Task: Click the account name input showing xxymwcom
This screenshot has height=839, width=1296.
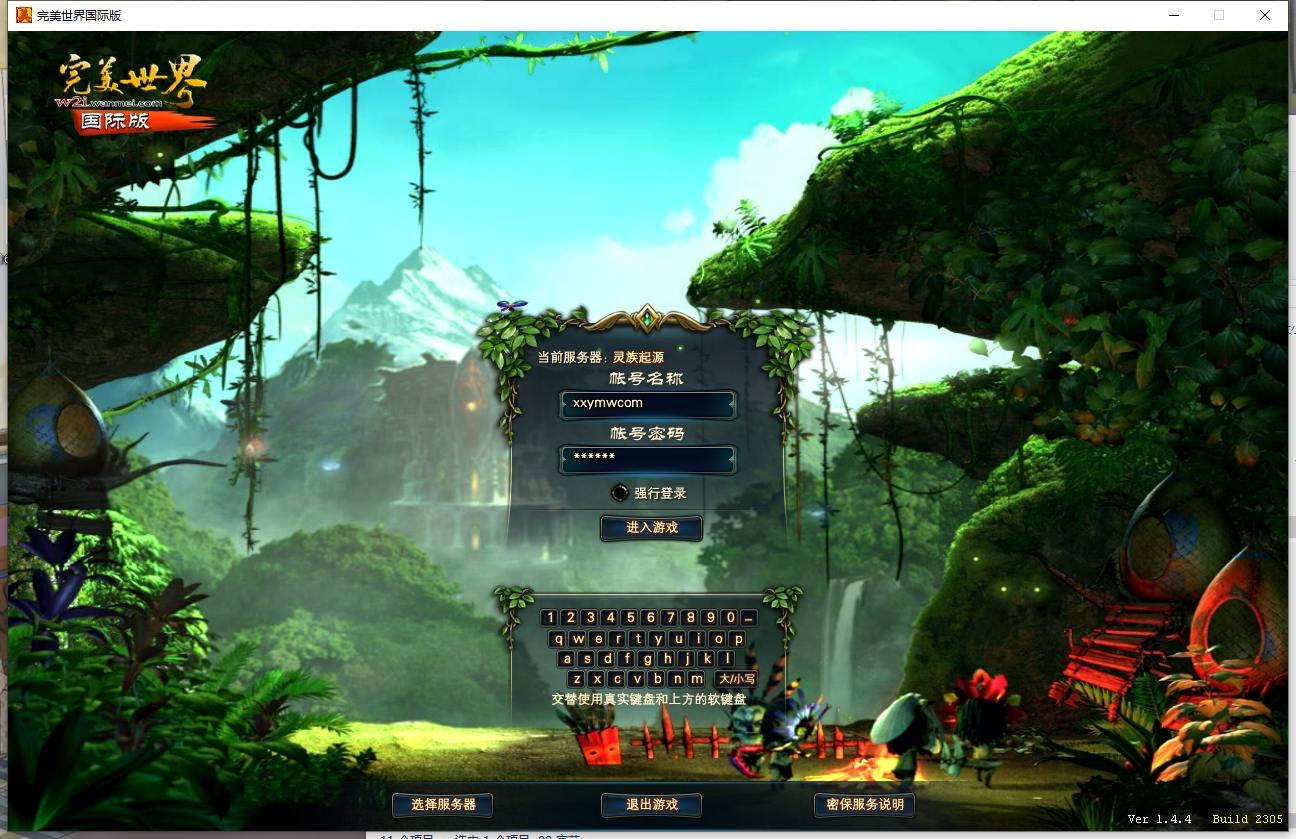Action: tap(648, 404)
